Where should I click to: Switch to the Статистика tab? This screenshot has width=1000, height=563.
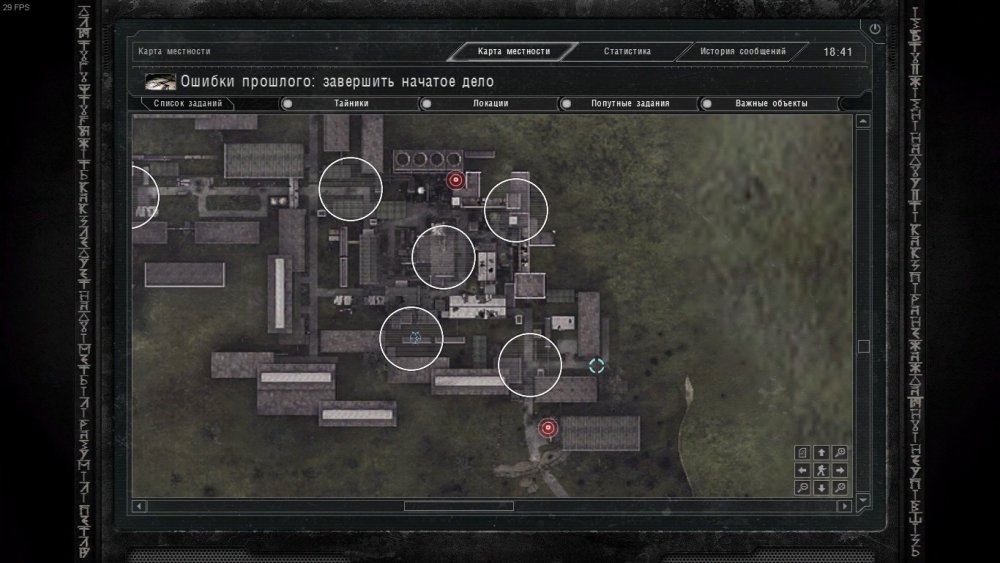(x=627, y=51)
